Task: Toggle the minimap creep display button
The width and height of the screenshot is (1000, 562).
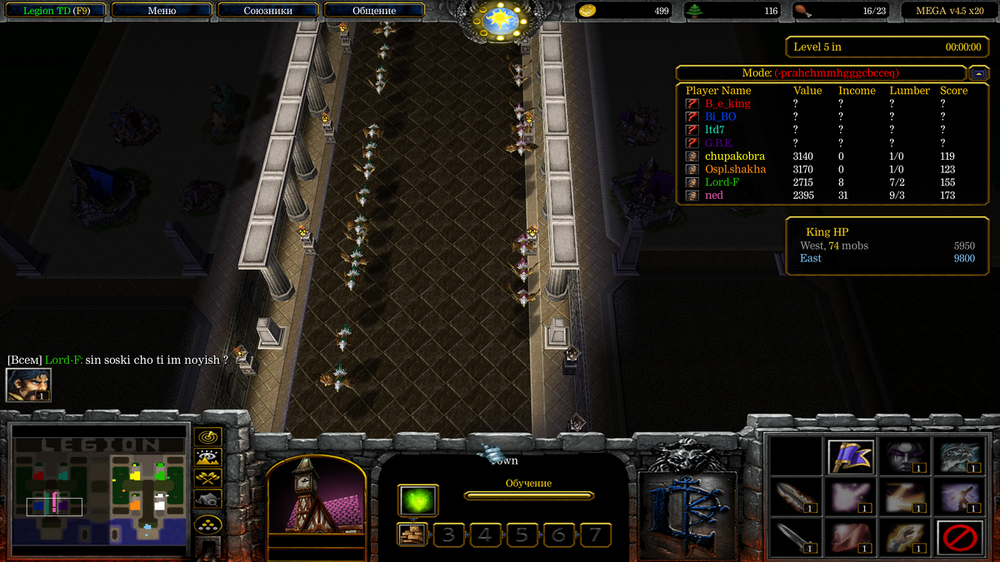Action: (208, 499)
